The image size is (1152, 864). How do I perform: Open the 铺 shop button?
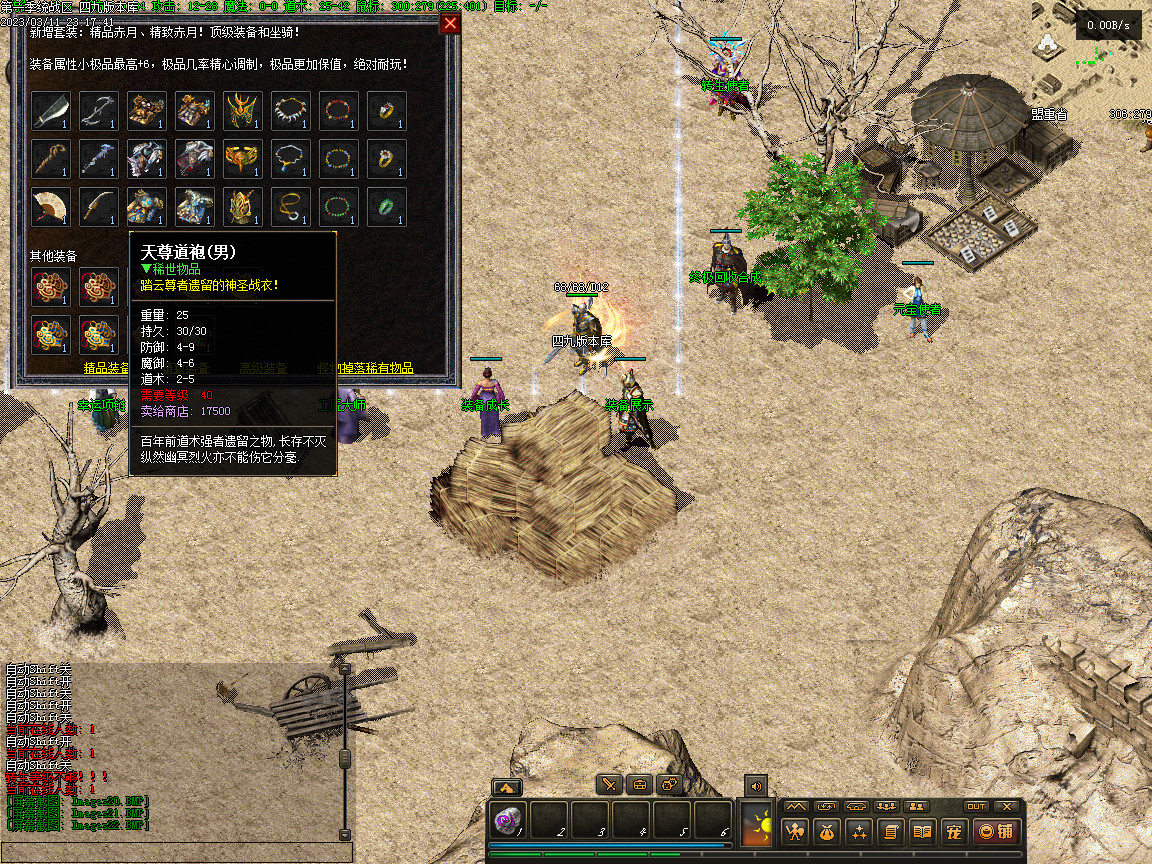click(x=997, y=831)
